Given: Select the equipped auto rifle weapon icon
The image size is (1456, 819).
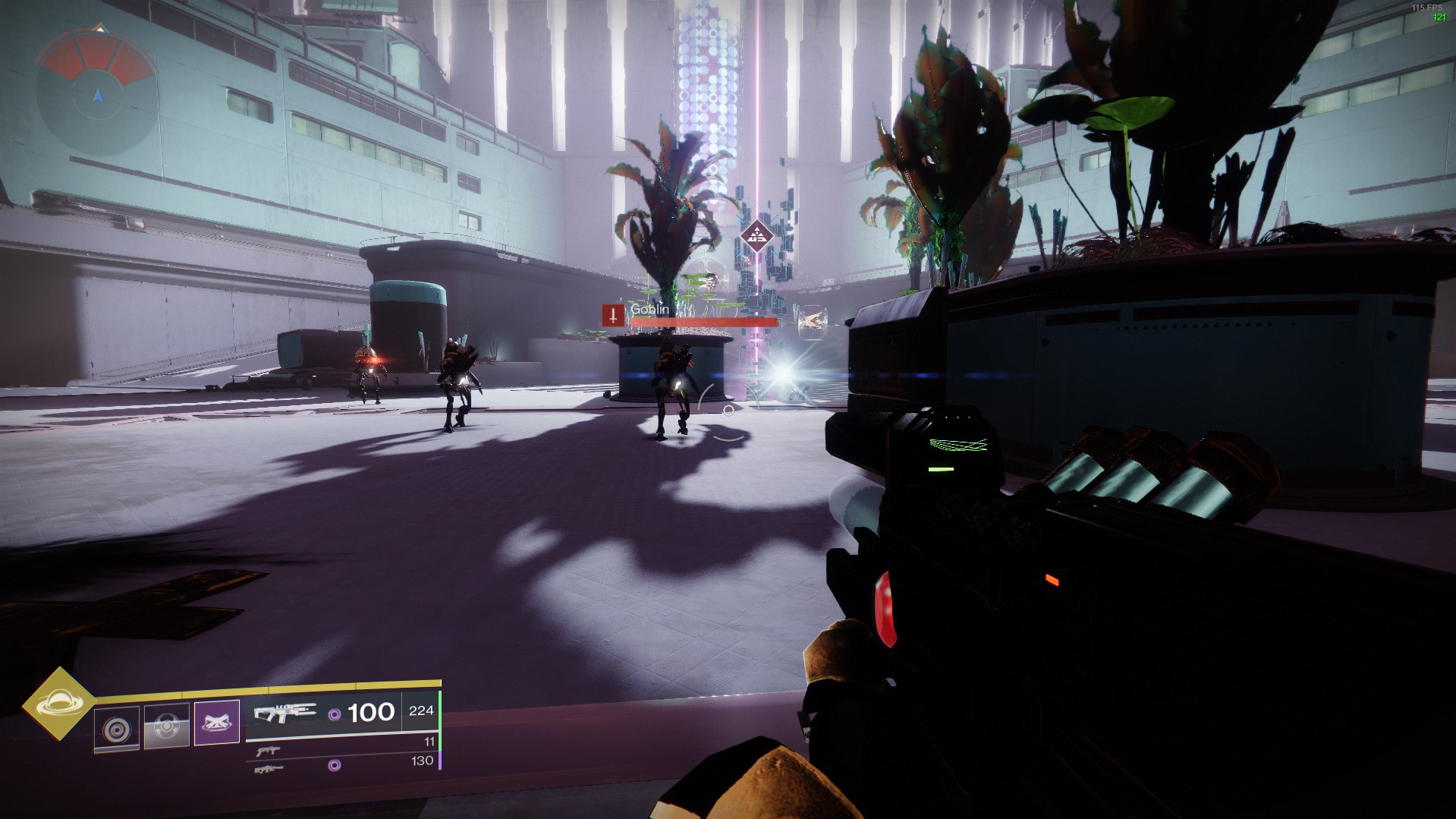Looking at the screenshot, I should [285, 713].
